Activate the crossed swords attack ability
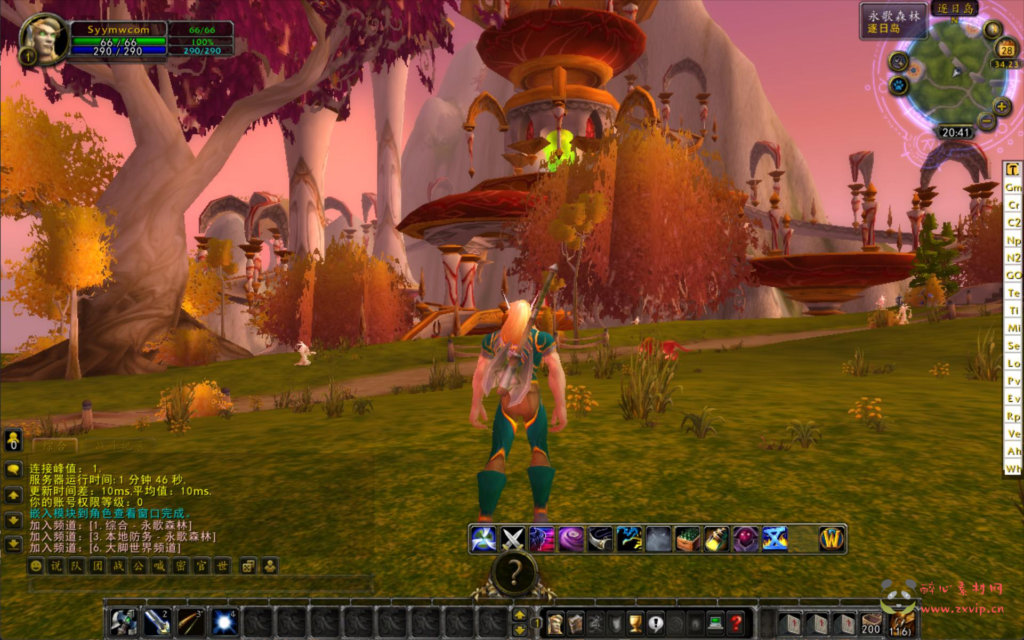 click(513, 539)
